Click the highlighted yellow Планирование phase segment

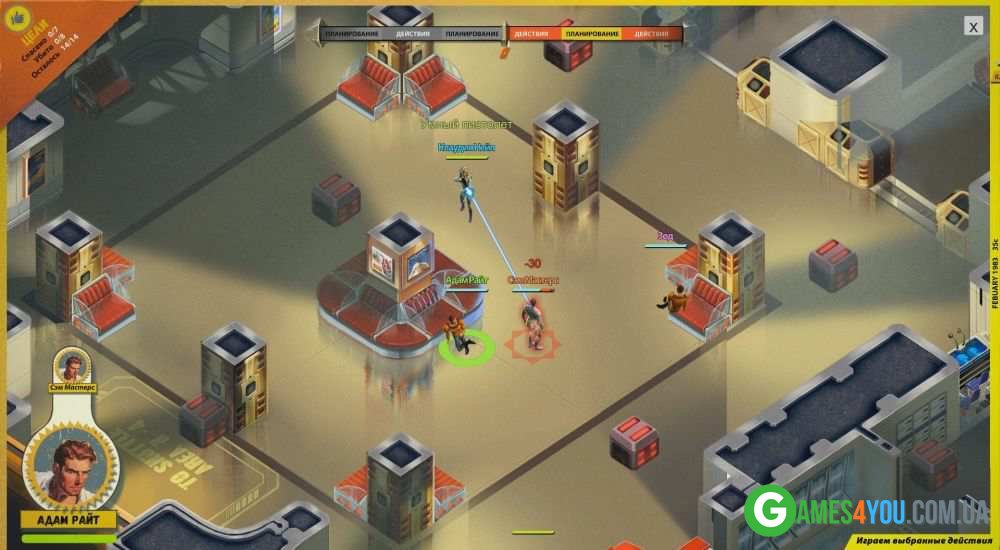[591, 34]
